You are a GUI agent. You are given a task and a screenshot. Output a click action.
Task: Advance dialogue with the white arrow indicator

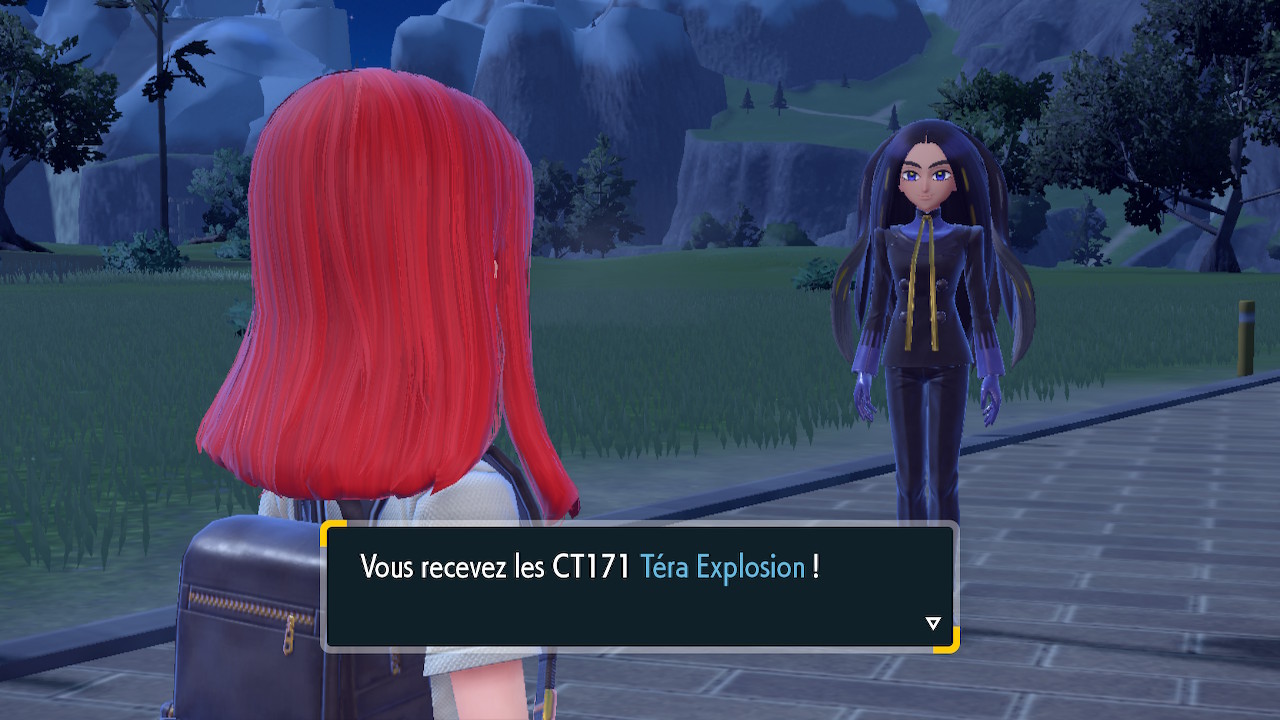(933, 624)
